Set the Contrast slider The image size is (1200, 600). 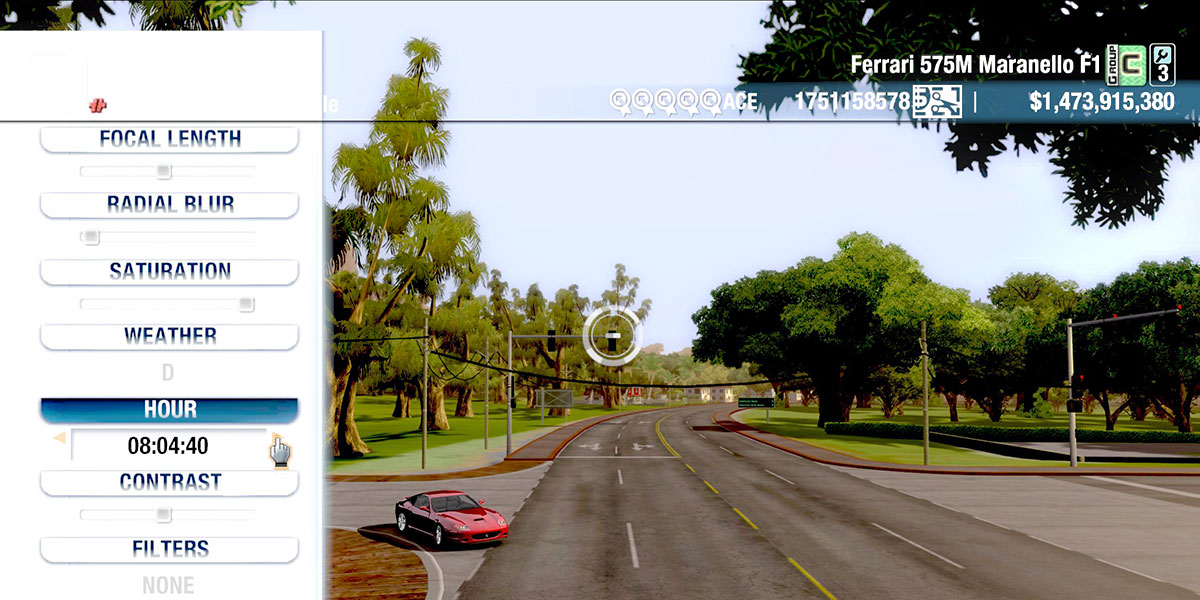click(168, 515)
